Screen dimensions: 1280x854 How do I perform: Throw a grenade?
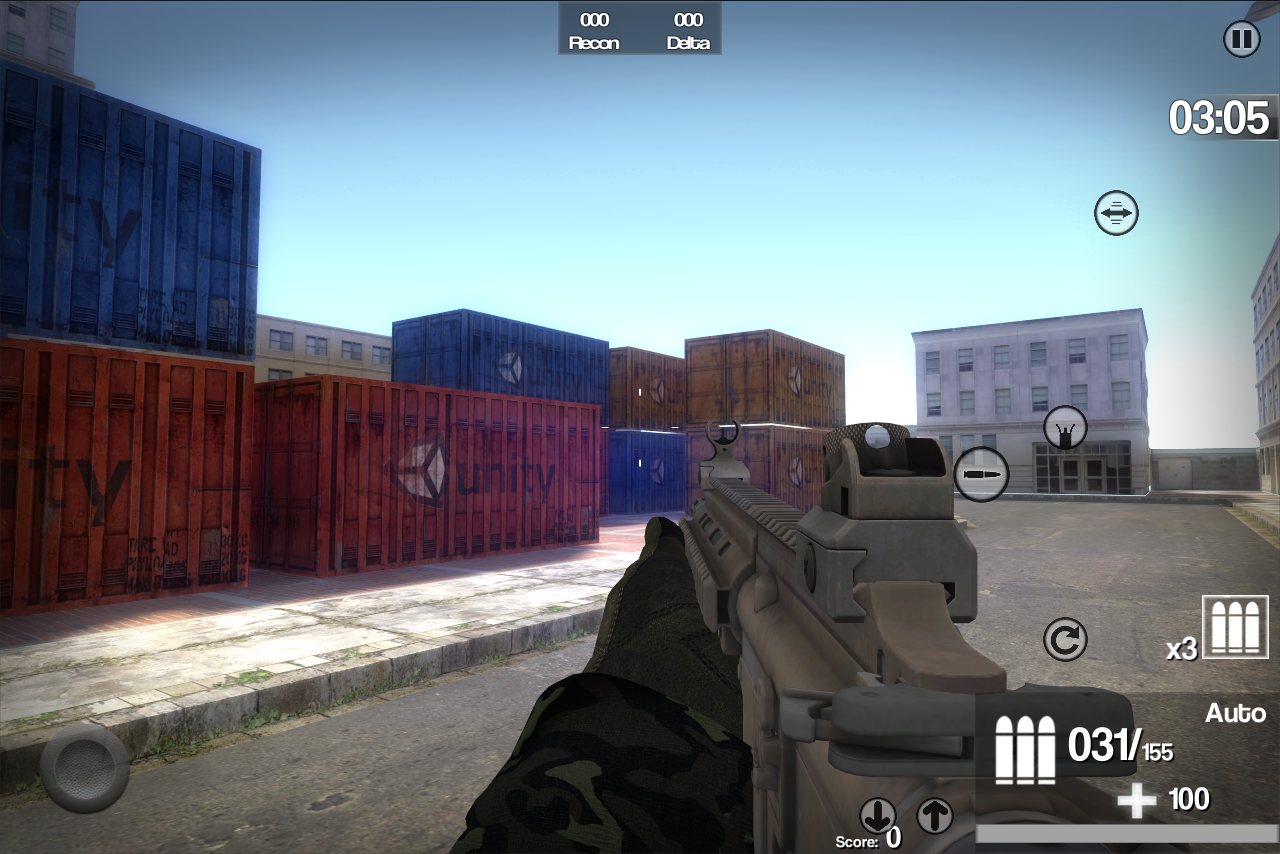[x=1064, y=427]
